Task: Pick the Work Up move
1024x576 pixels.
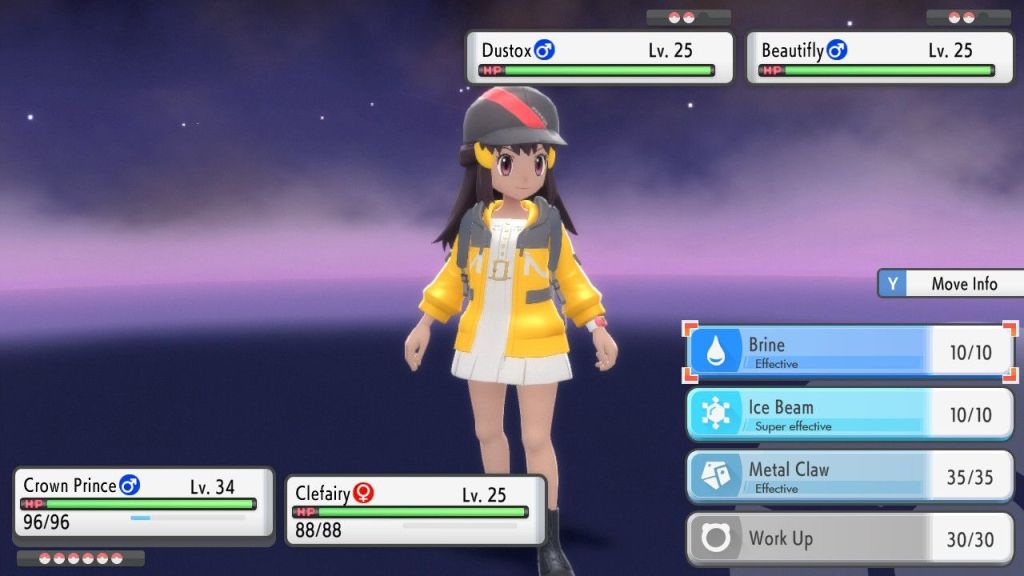Action: (x=851, y=539)
